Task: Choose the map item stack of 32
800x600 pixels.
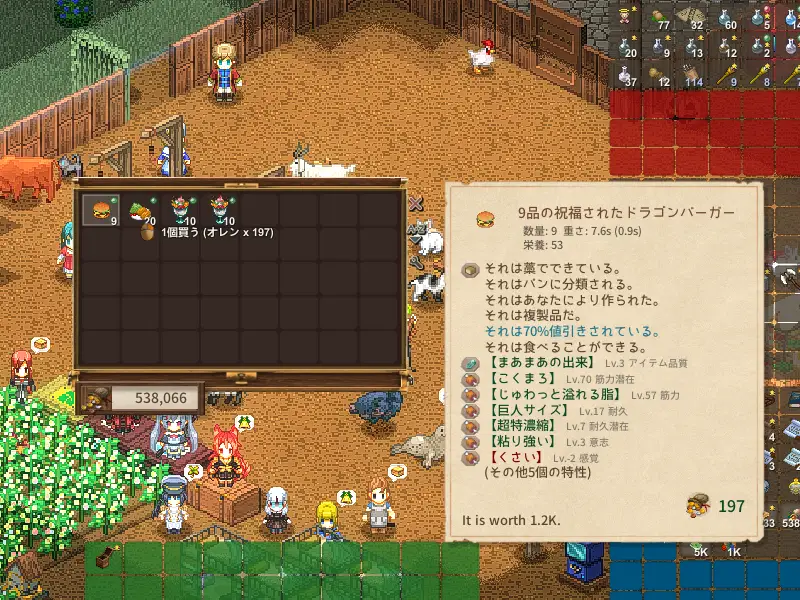Action: pyautogui.click(x=692, y=15)
